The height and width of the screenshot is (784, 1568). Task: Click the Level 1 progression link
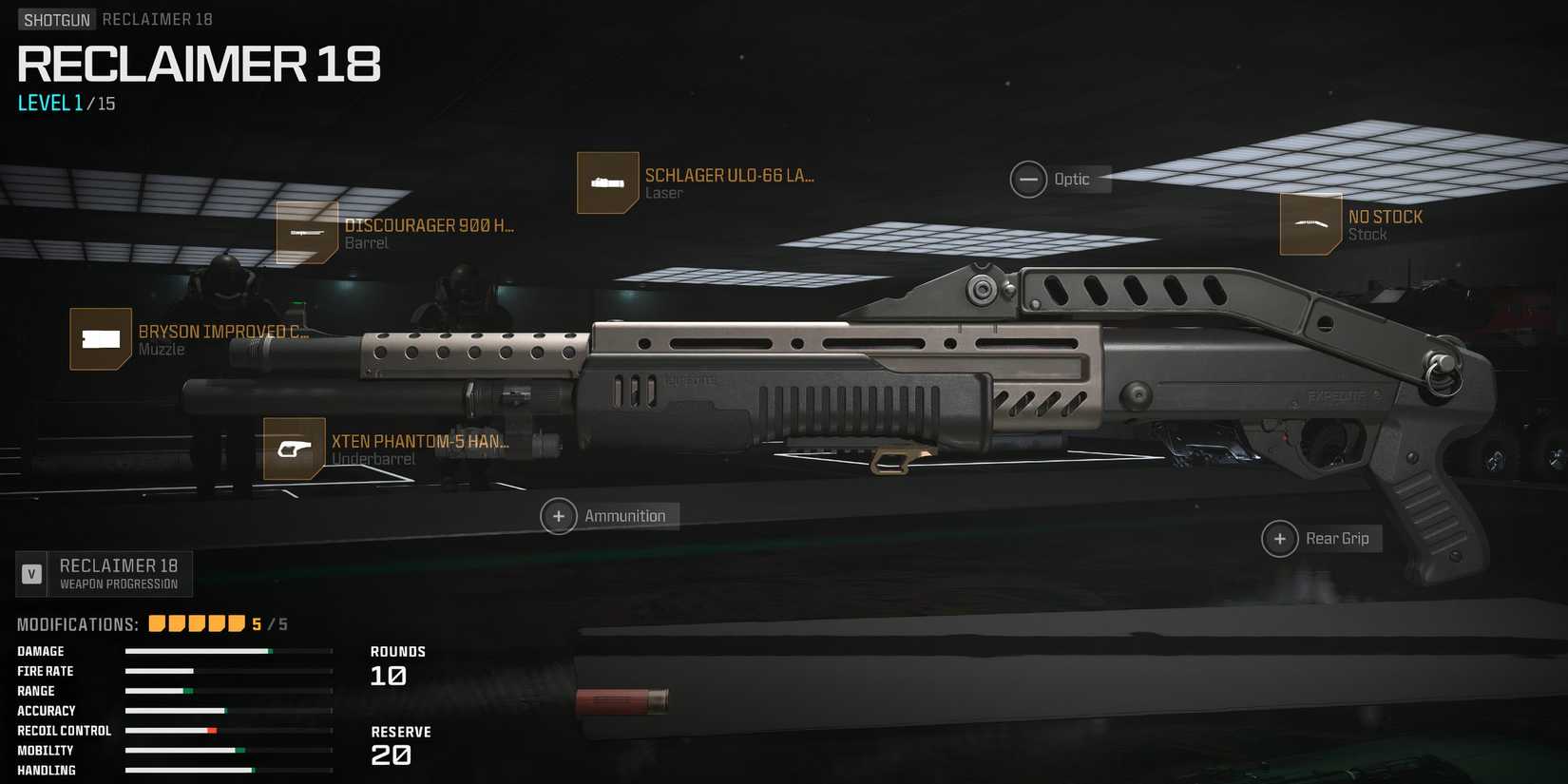[x=48, y=102]
